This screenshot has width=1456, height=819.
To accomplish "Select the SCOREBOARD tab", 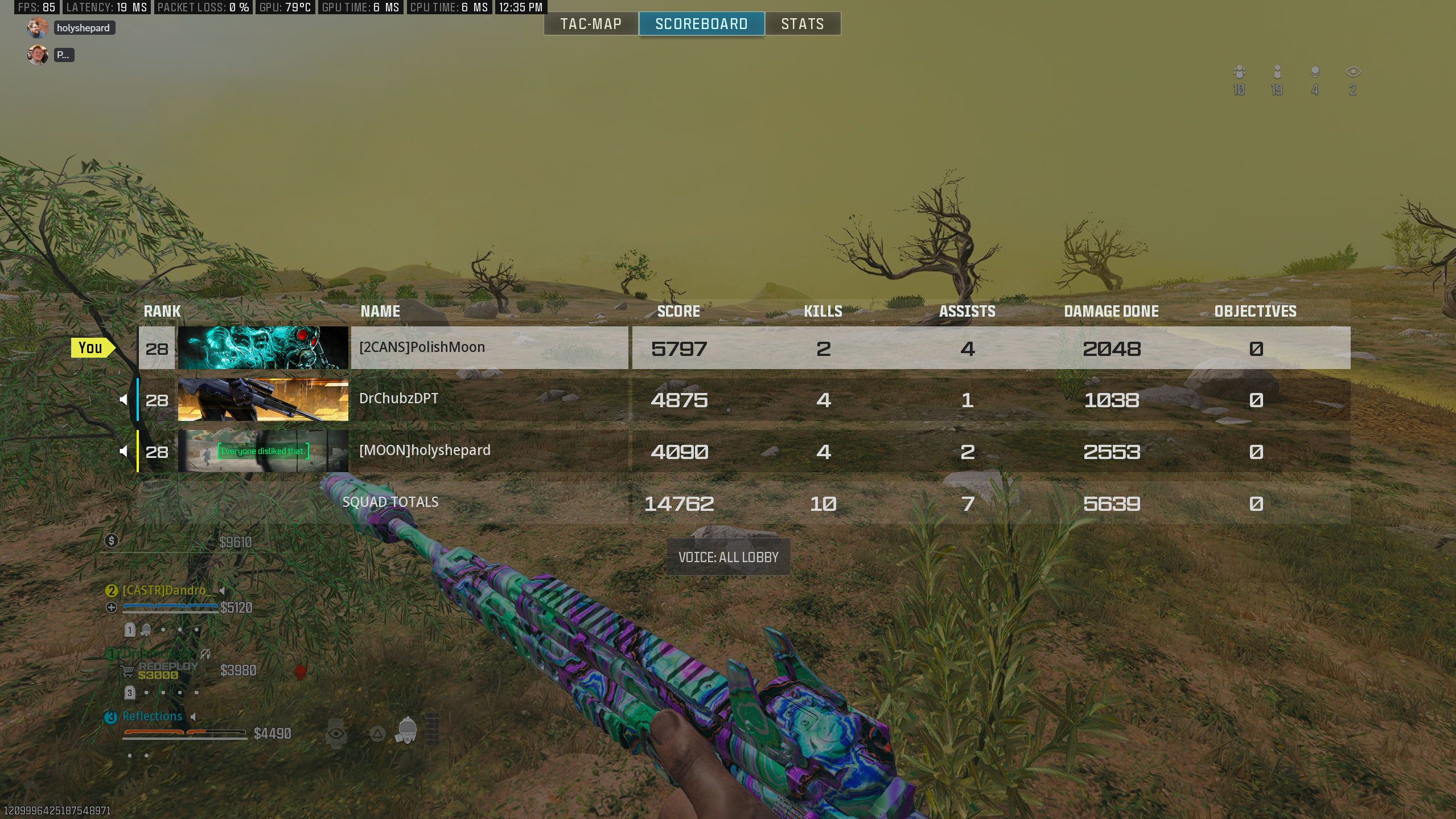I will click(x=701, y=24).
